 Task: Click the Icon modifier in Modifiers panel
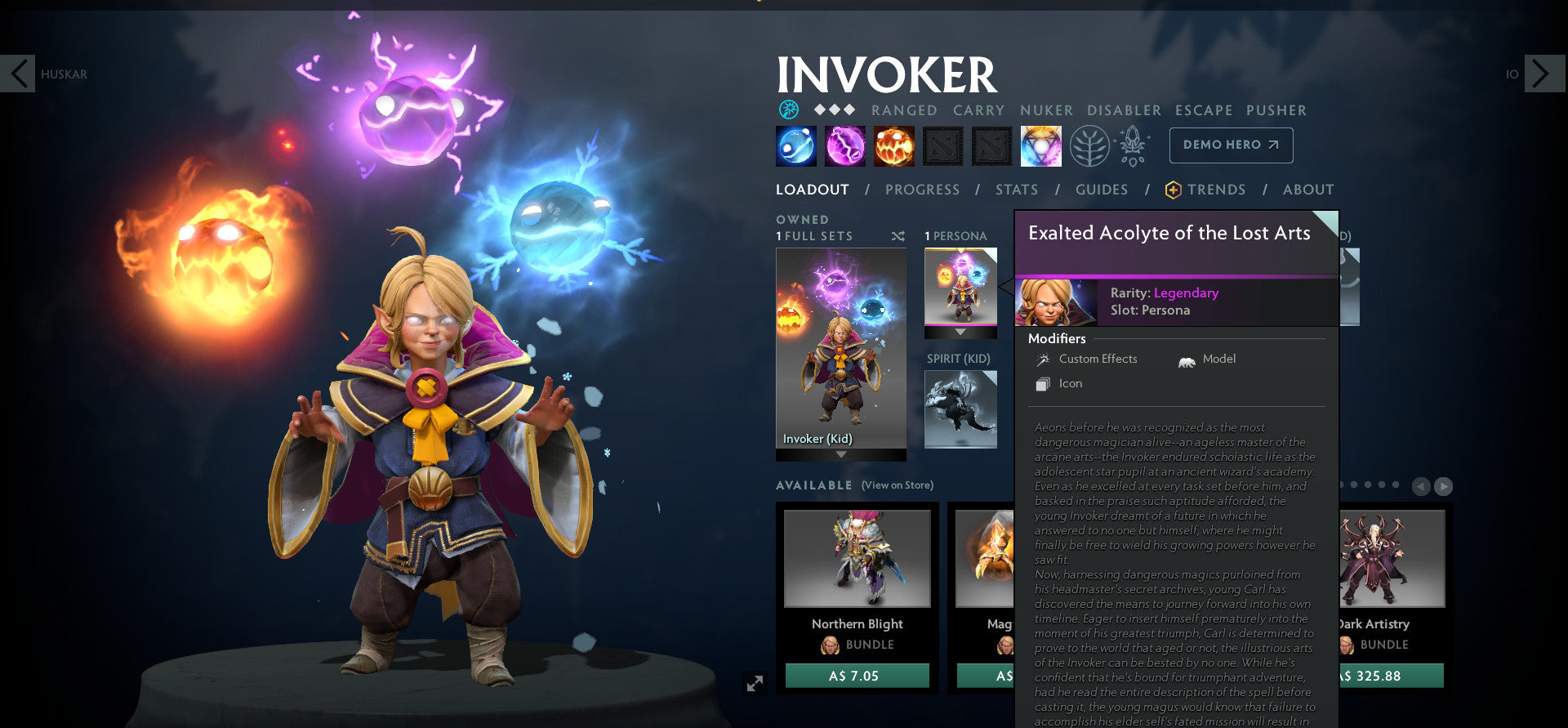coord(1043,383)
